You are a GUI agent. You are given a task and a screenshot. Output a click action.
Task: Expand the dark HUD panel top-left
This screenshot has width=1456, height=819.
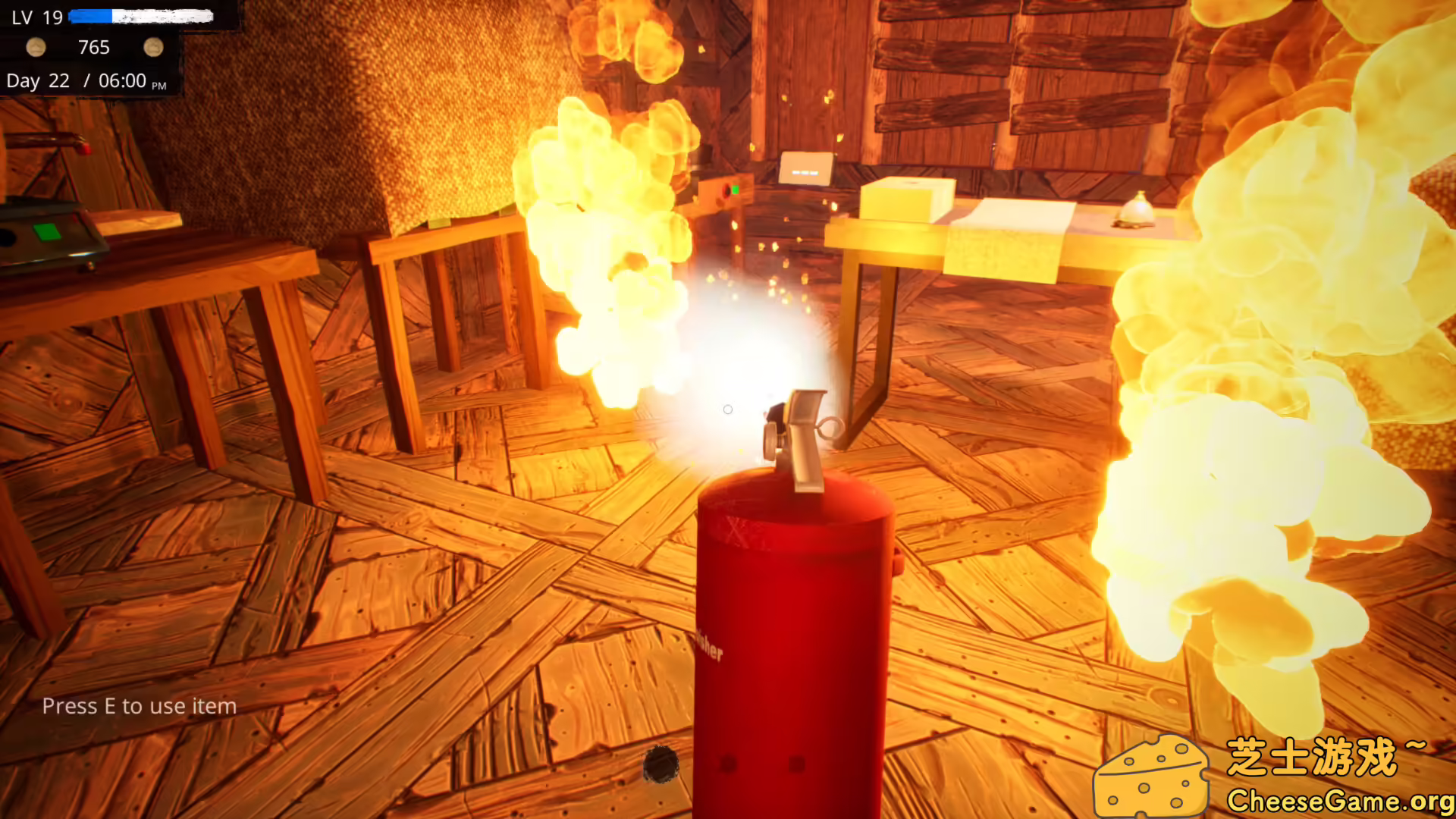point(91,49)
